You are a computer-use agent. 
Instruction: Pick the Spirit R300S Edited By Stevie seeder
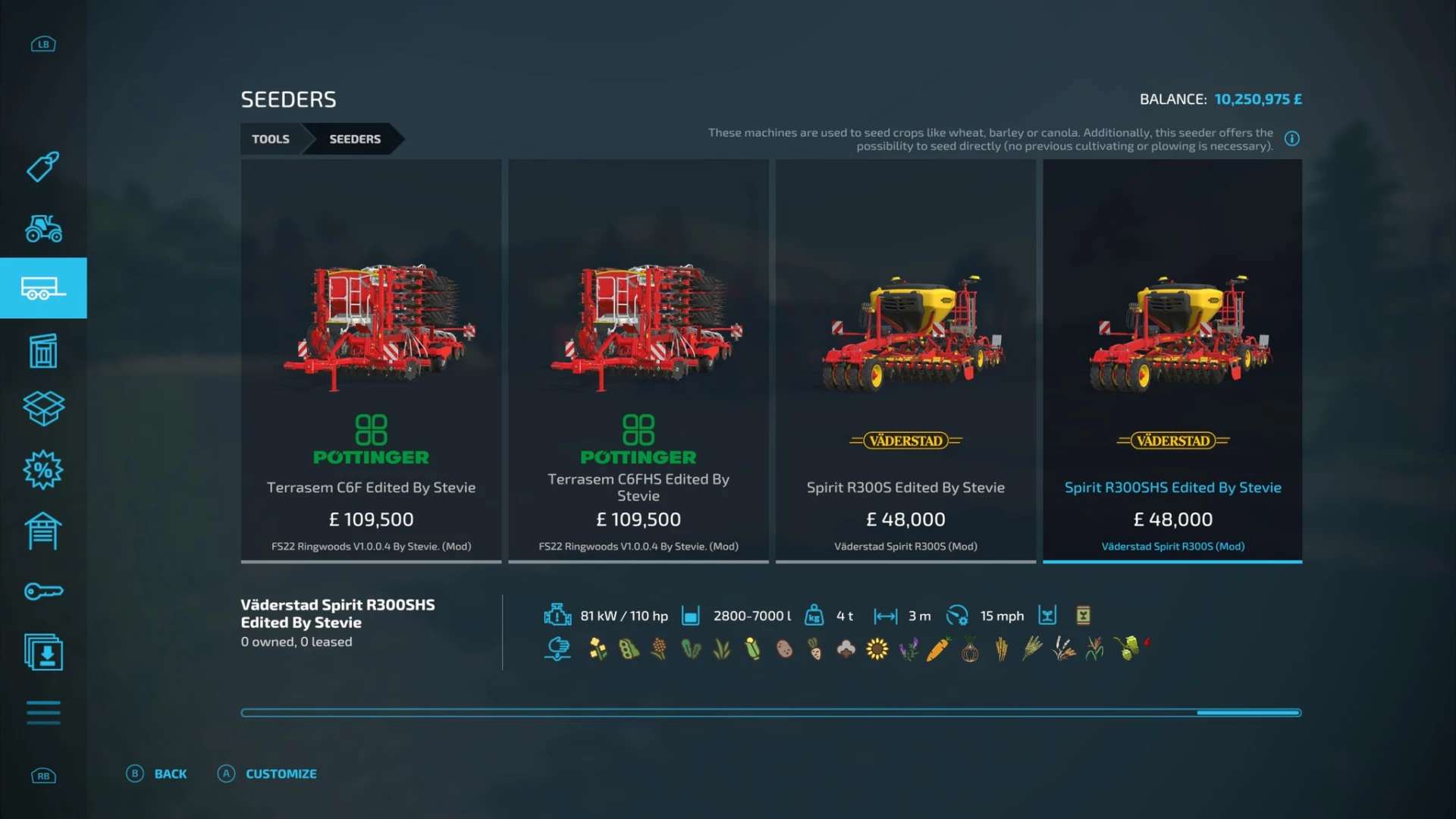click(x=905, y=361)
